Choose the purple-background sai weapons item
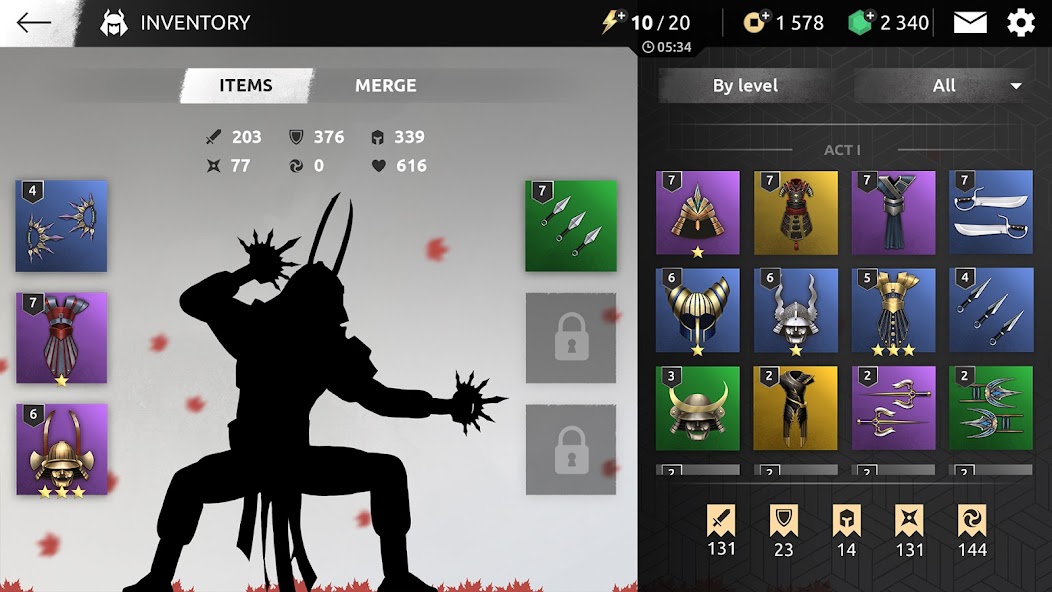Screen dimensions: 1052x592 tap(893, 408)
